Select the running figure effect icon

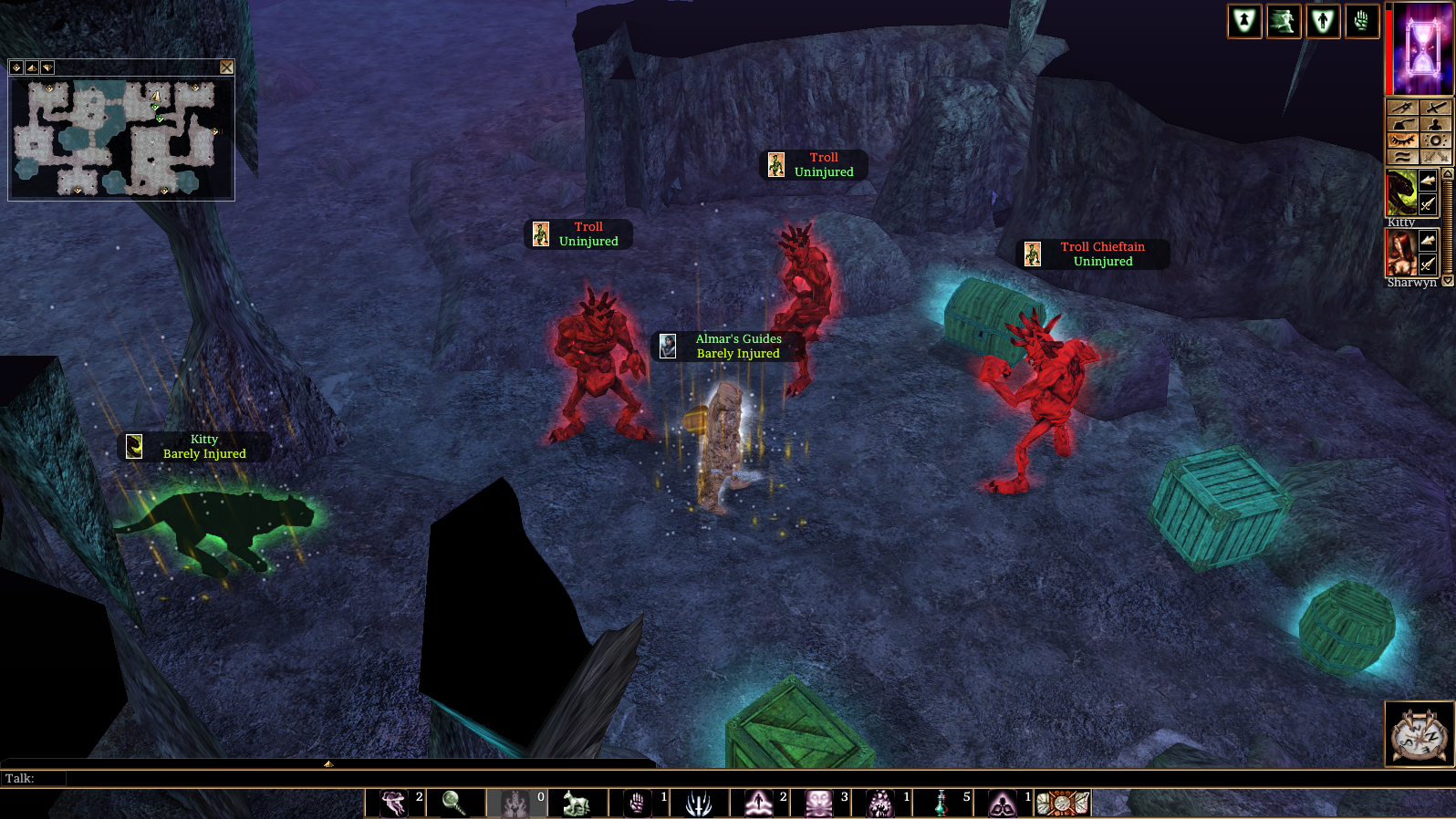(x=1284, y=21)
